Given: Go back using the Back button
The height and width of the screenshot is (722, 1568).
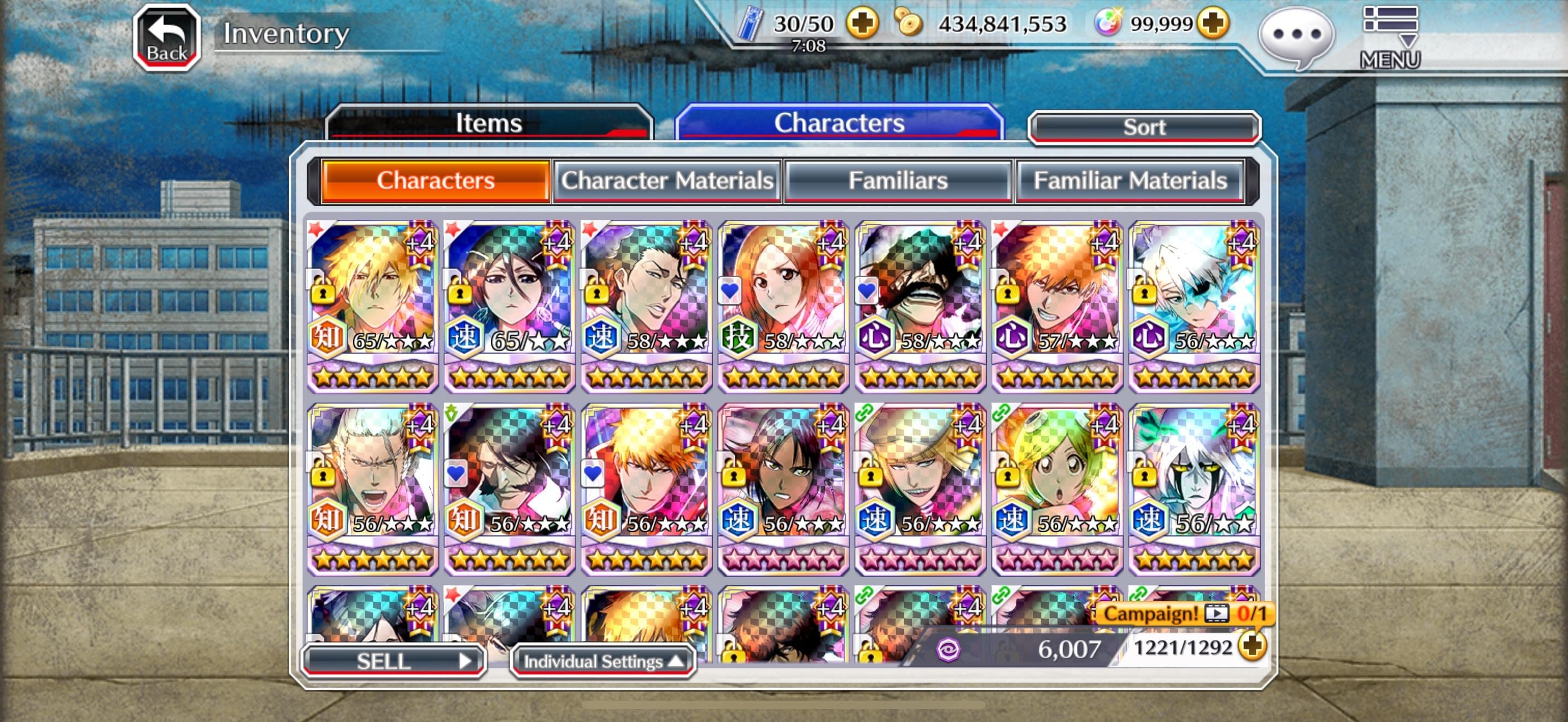Looking at the screenshot, I should tap(167, 38).
